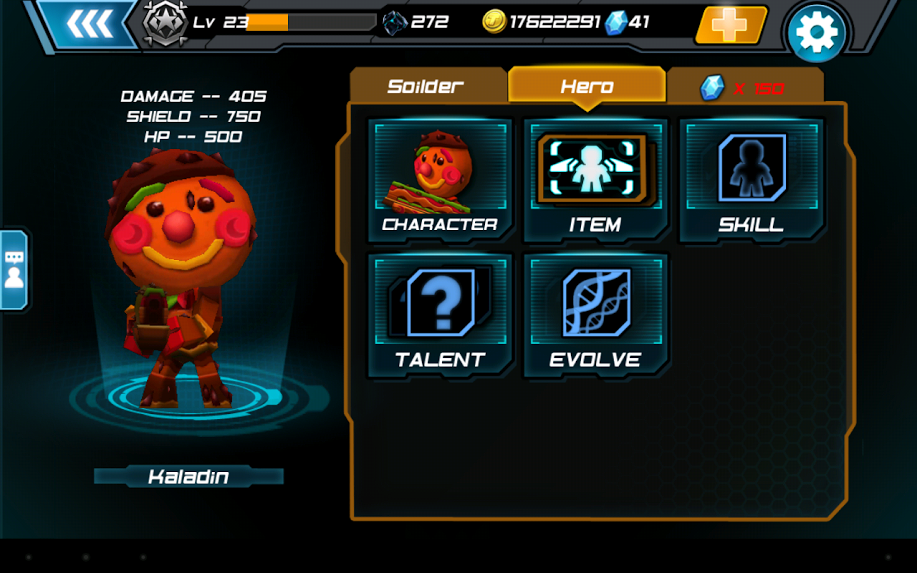Open the gear settings menu

click(x=816, y=34)
